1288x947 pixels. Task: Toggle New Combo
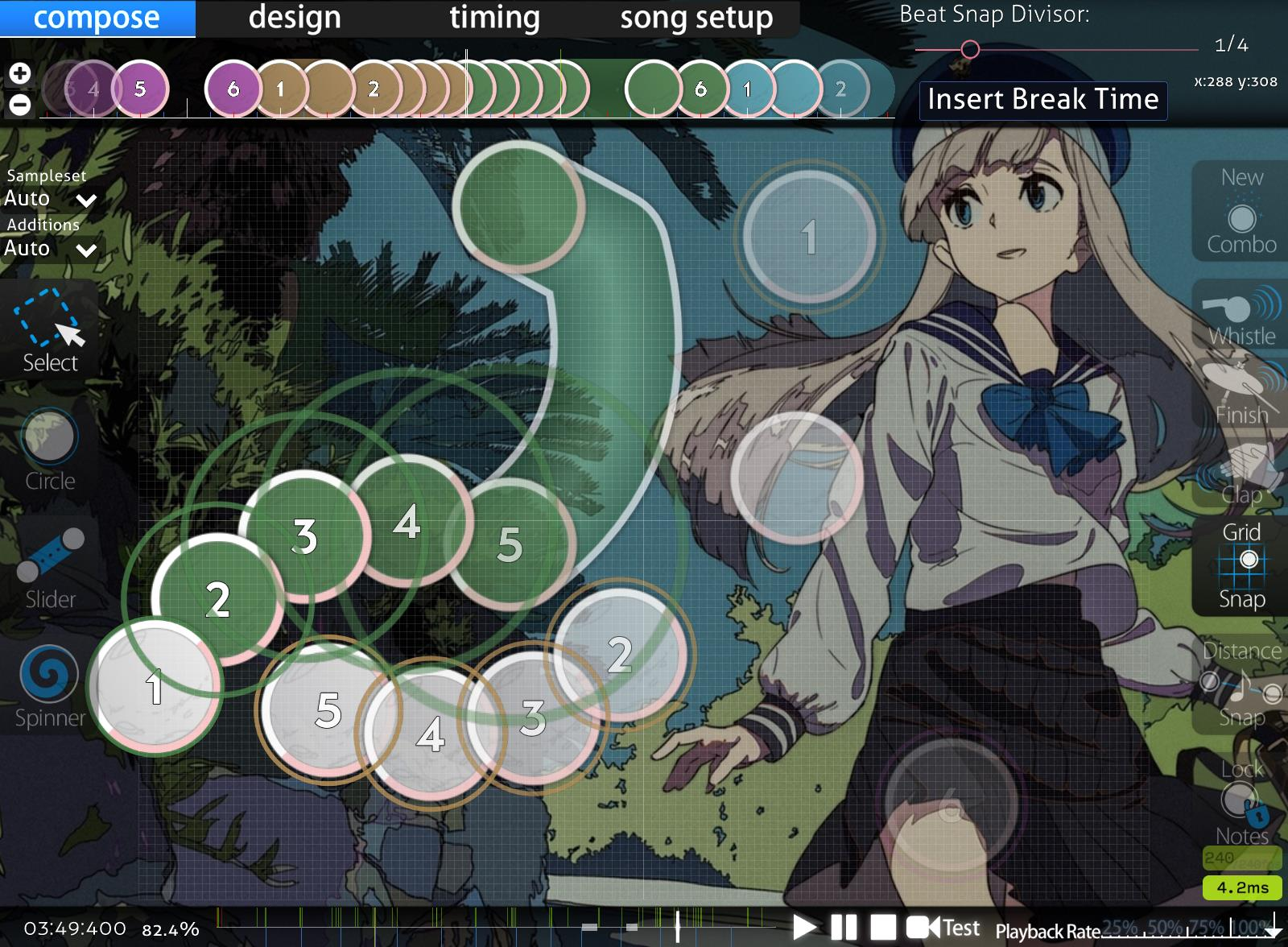click(1241, 212)
